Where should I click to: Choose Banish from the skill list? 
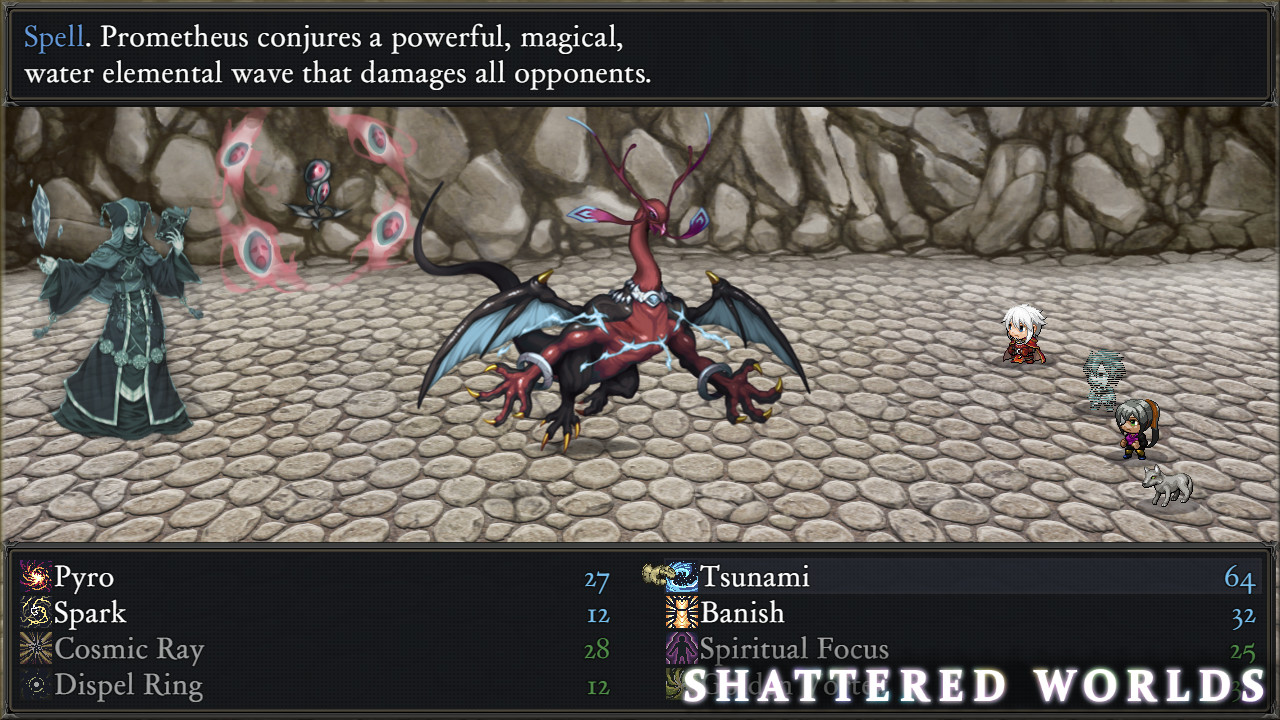click(745, 613)
